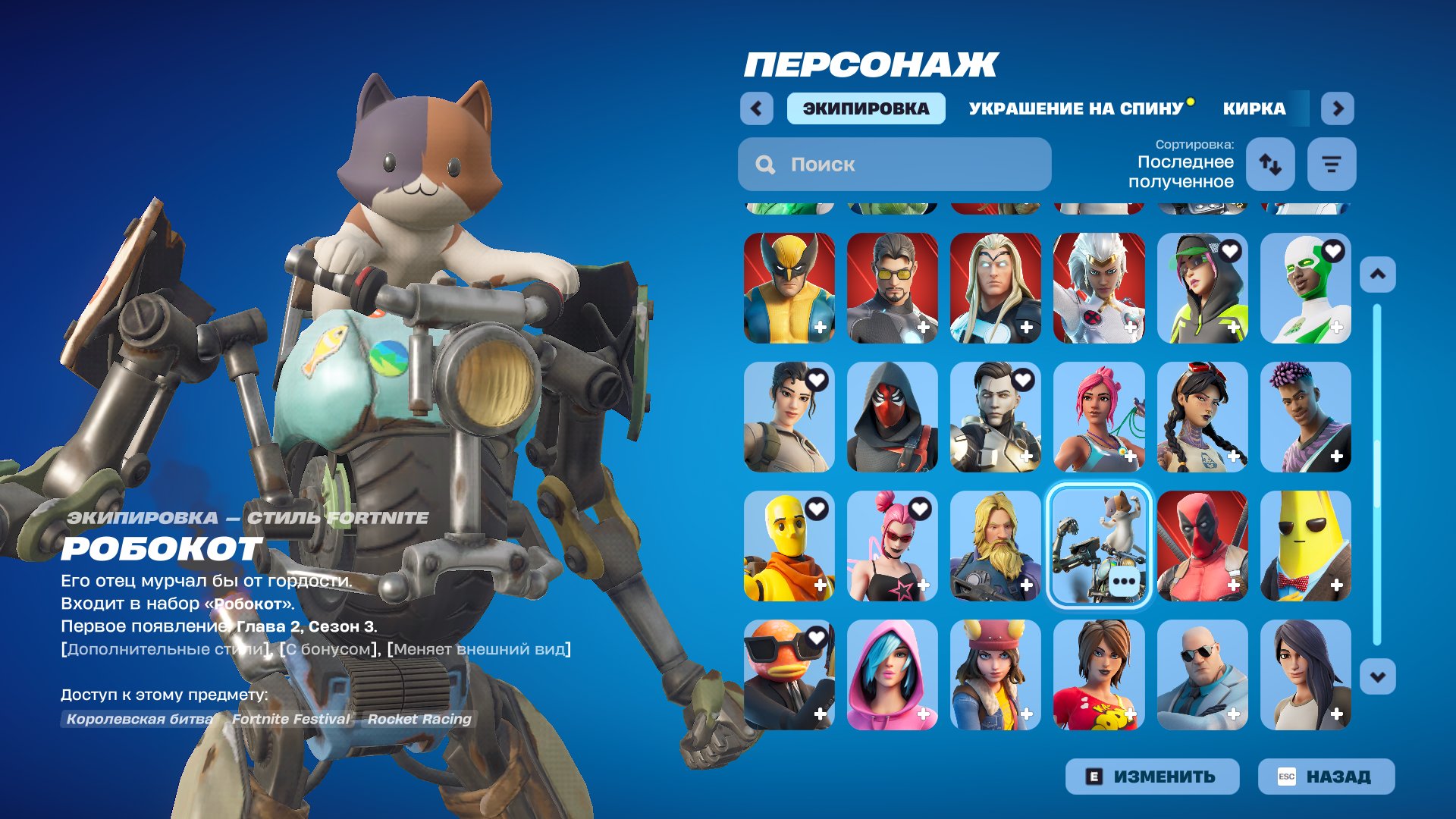Screen dimensions: 1456x819
Task: Click the left chevron to previous category
Action: click(755, 108)
